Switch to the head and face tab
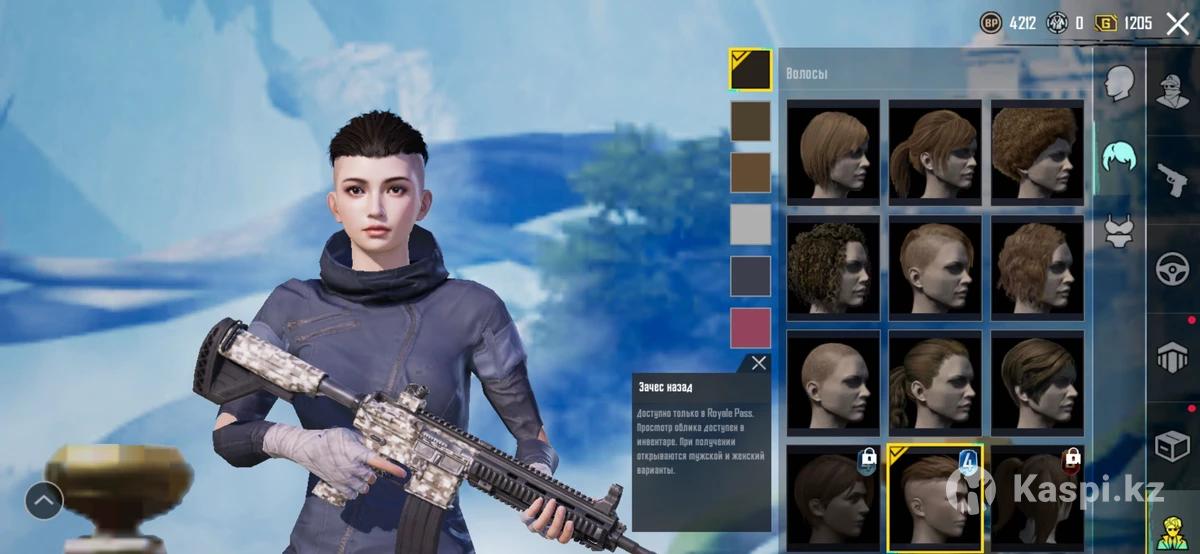Viewport: 1200px width, 554px height. (x=1118, y=84)
